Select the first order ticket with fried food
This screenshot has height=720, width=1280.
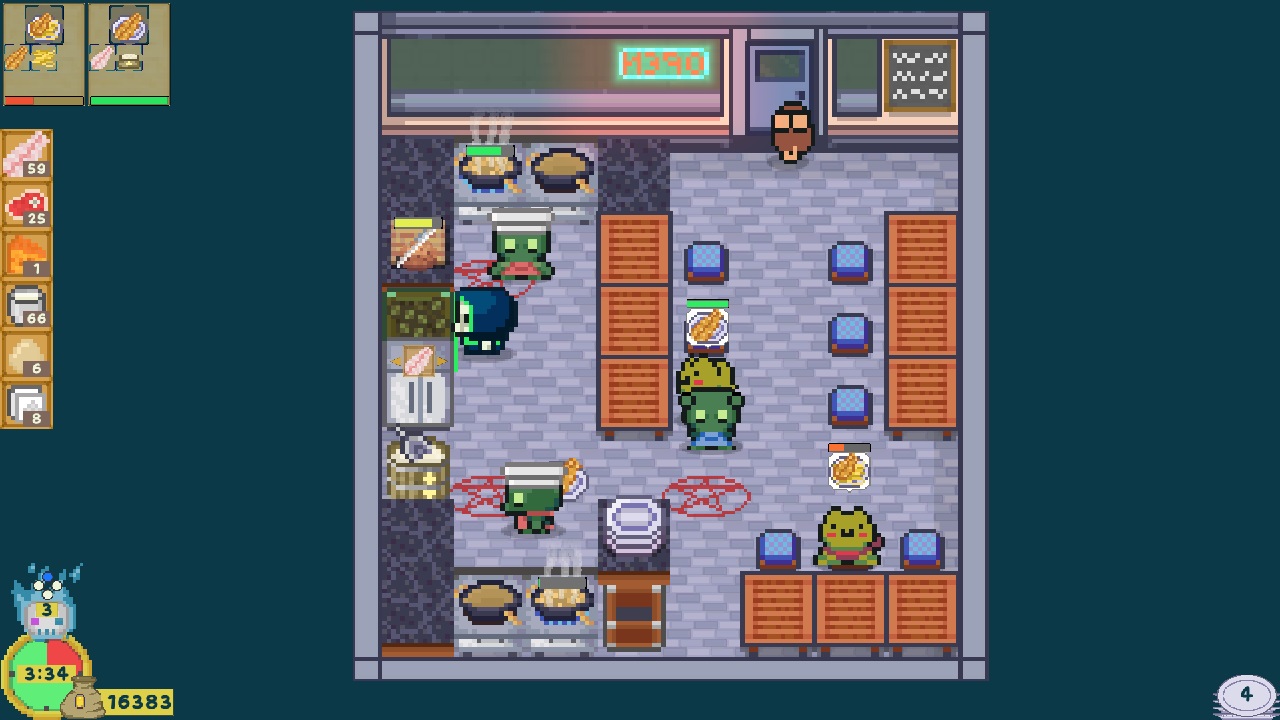(x=42, y=52)
